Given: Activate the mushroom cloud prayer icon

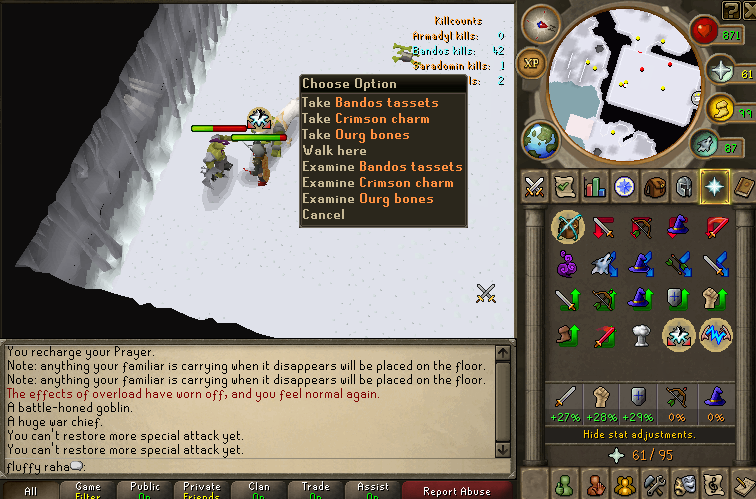Looking at the screenshot, I should tap(642, 335).
